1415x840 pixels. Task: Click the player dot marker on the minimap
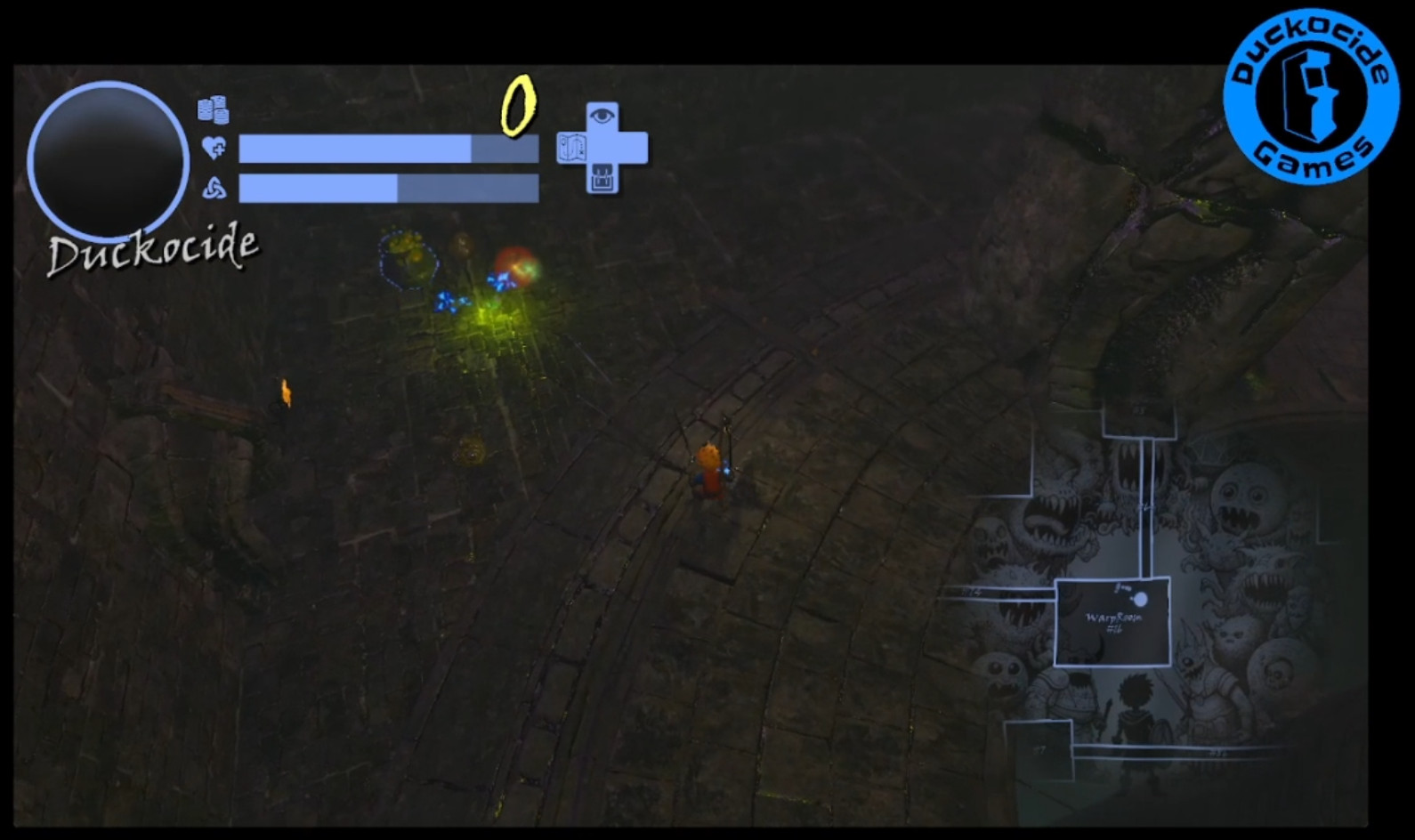[1139, 600]
